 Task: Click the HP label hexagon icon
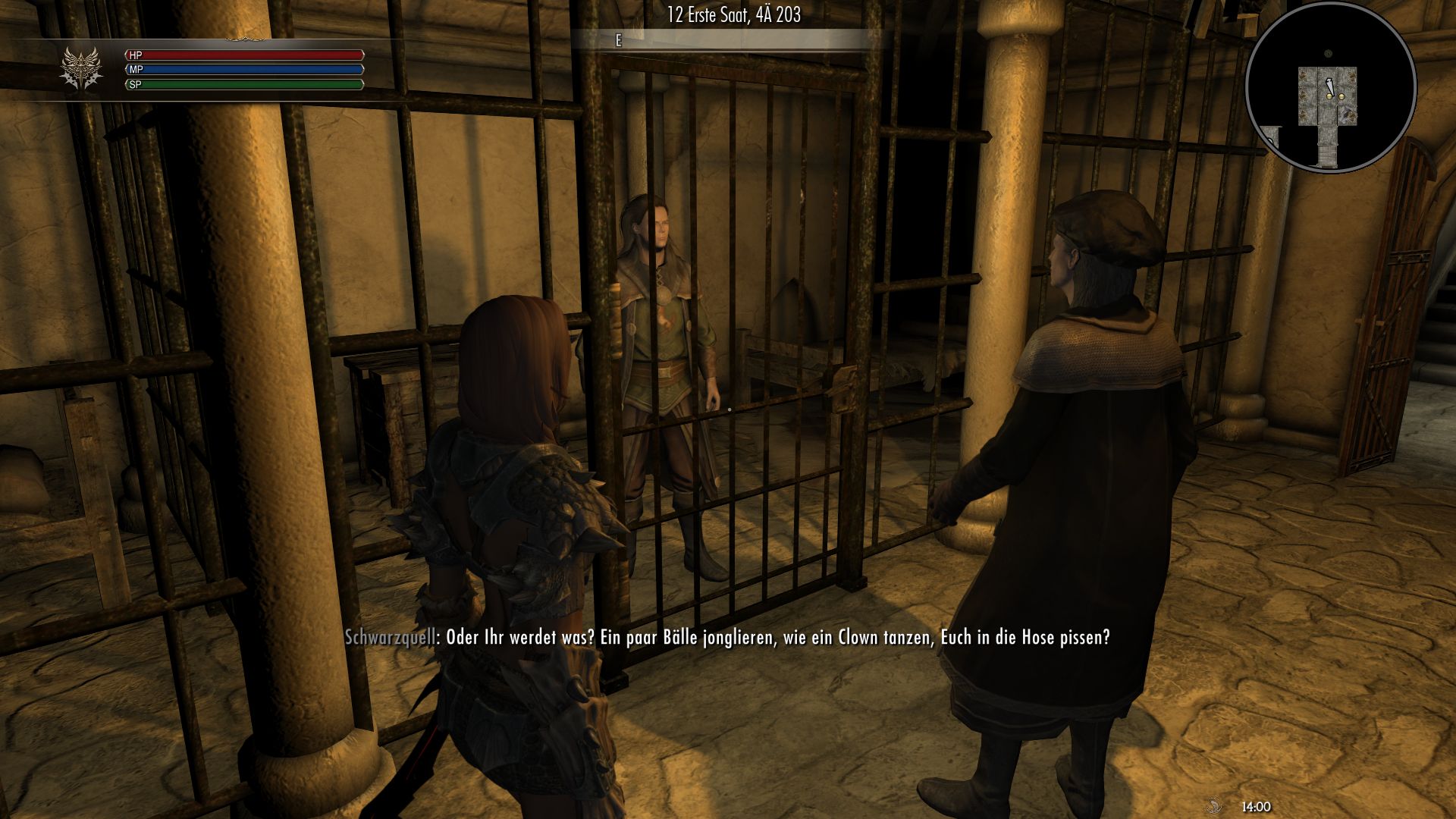(135, 55)
